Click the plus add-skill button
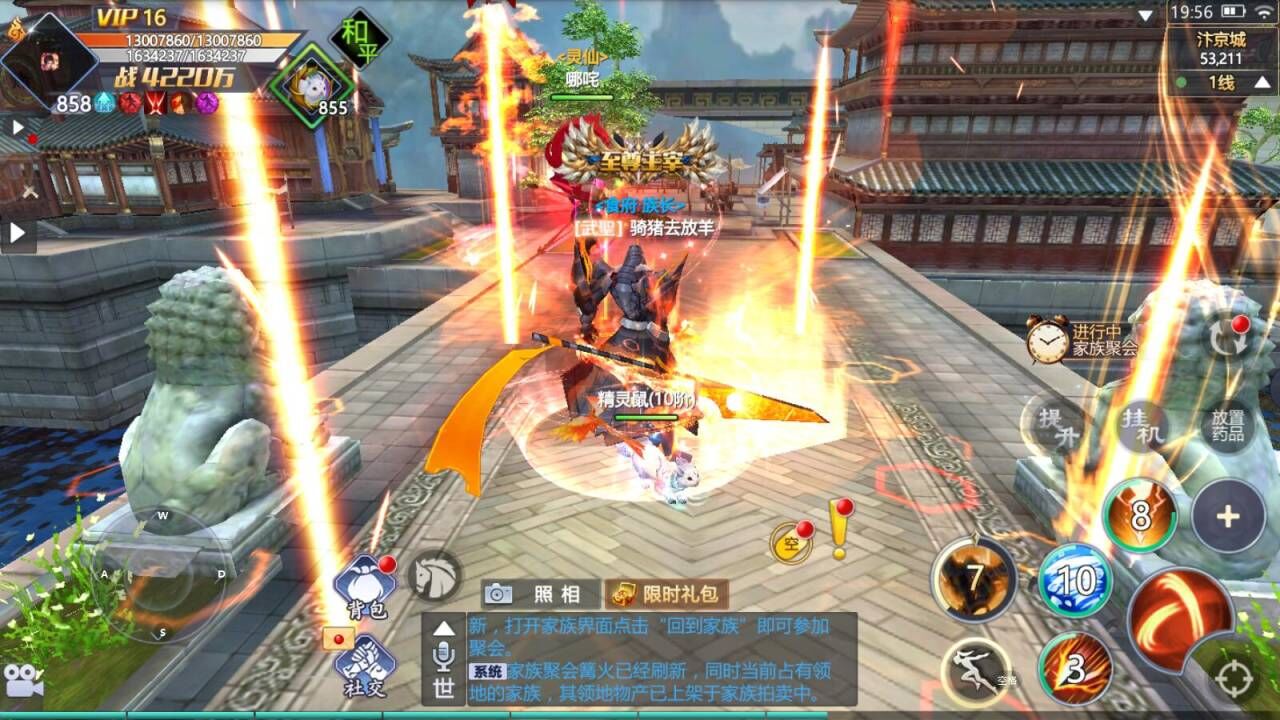 tap(1228, 516)
